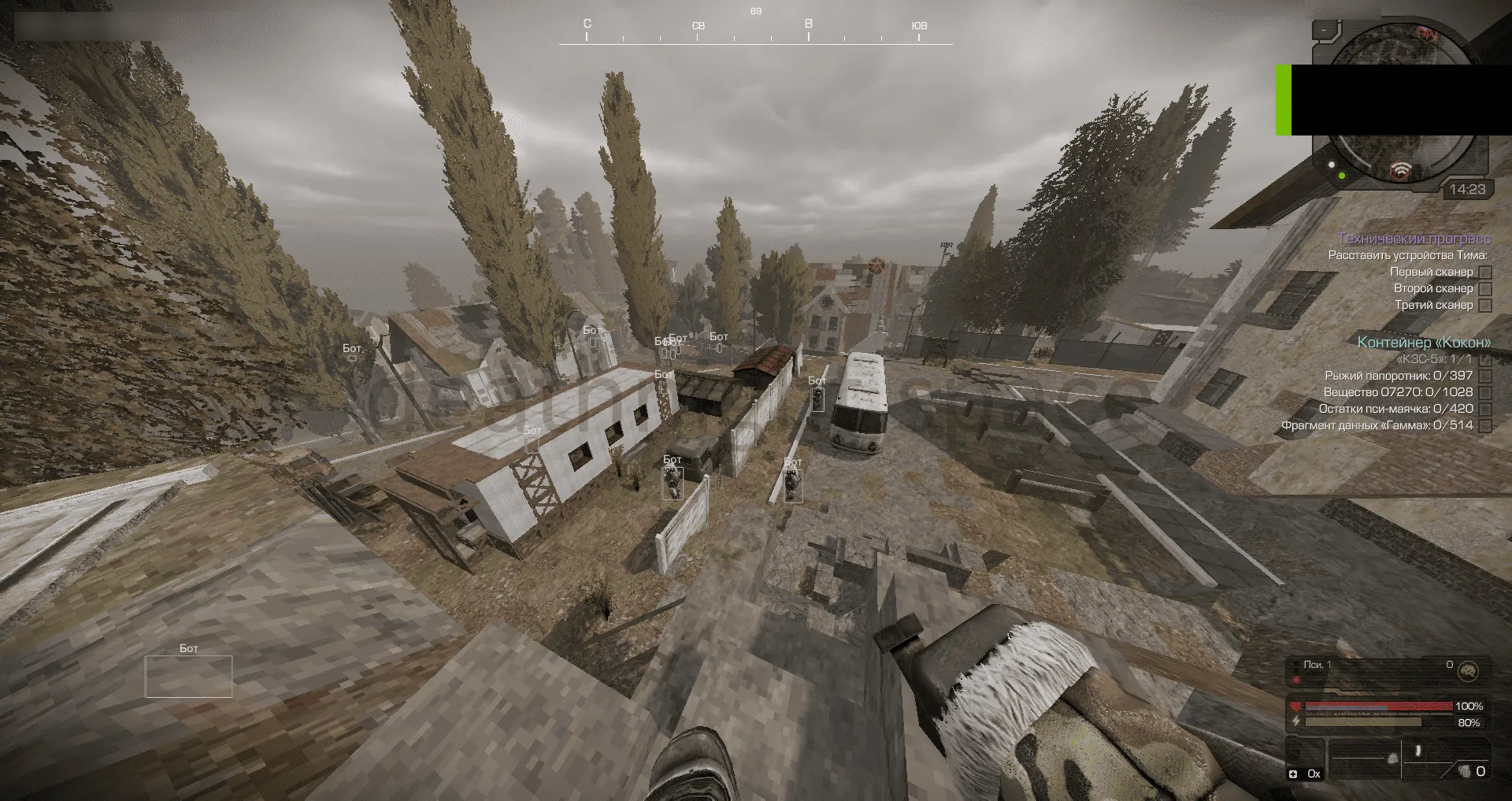Viewport: 1512px width, 801px height.
Task: Toggle the 'Третий сканер' objective checkbox
Action: click(1485, 305)
